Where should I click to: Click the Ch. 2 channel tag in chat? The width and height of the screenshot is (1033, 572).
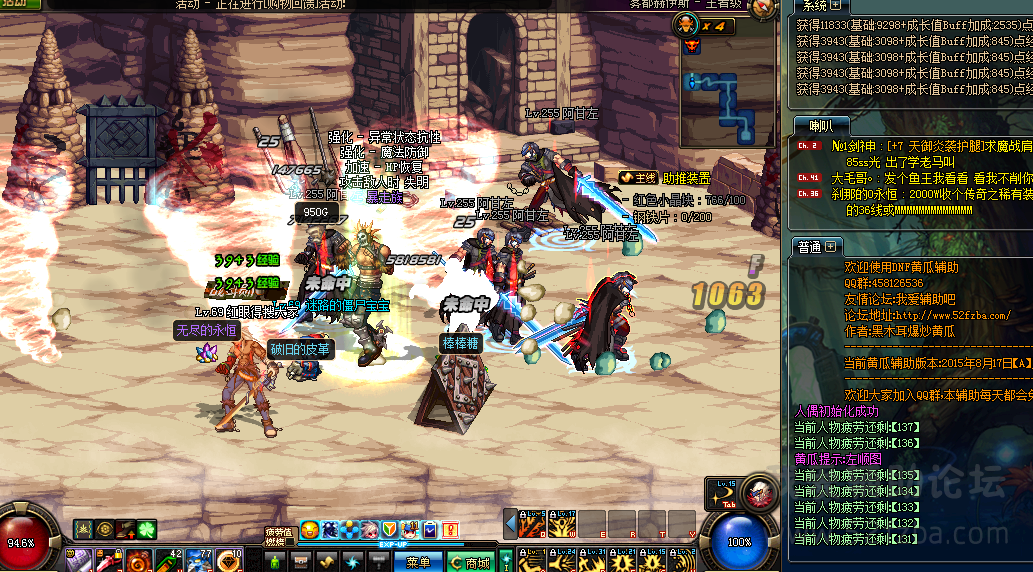coord(808,146)
